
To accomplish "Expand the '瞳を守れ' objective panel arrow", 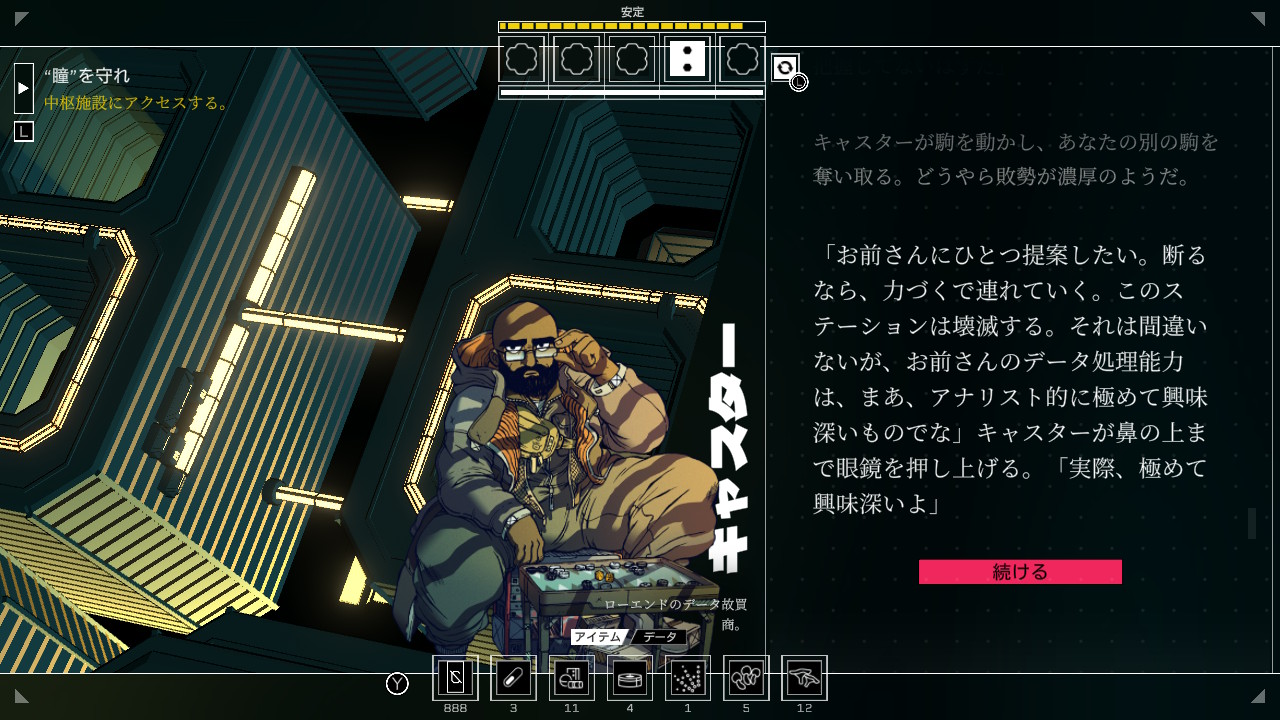I will point(22,88).
